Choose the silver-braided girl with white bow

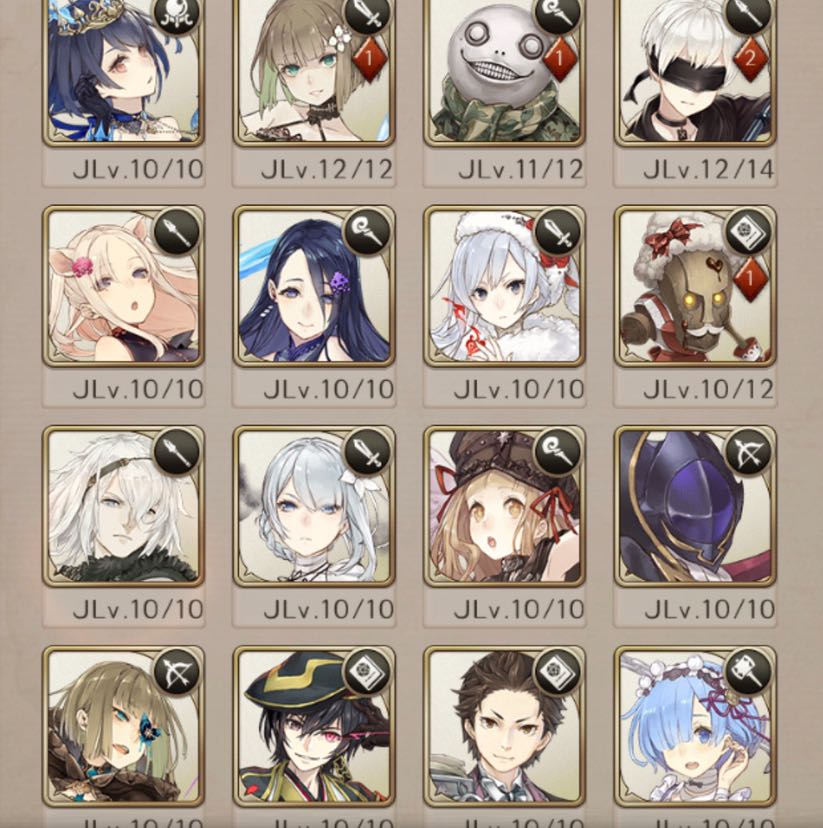(x=313, y=506)
